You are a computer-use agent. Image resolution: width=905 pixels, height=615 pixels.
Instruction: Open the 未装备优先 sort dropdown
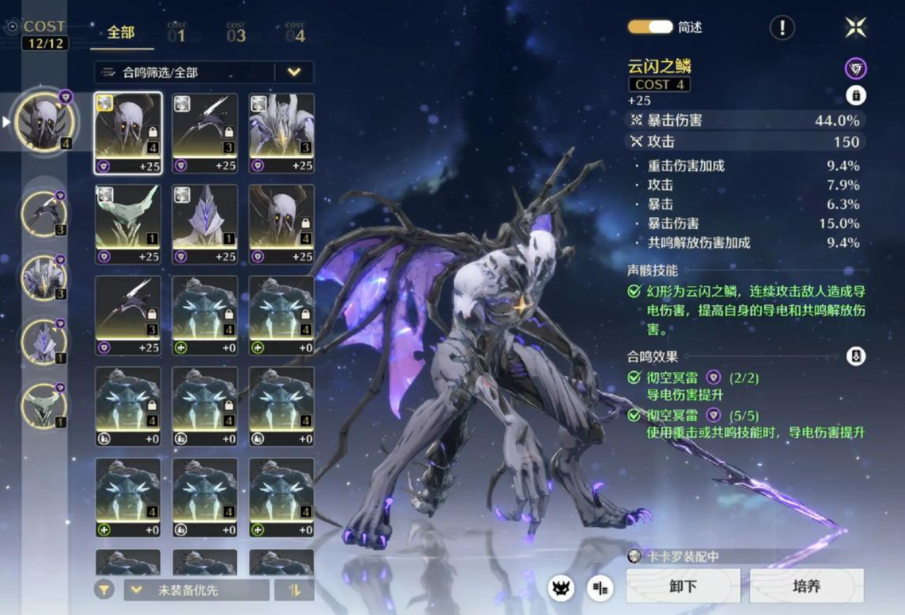point(195,590)
